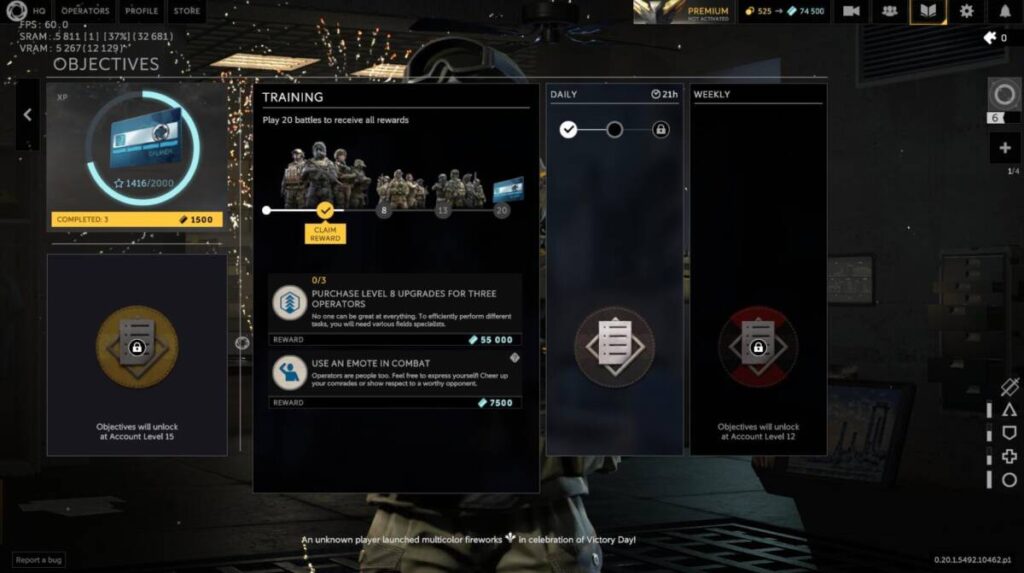Claim the training reward

tap(324, 233)
